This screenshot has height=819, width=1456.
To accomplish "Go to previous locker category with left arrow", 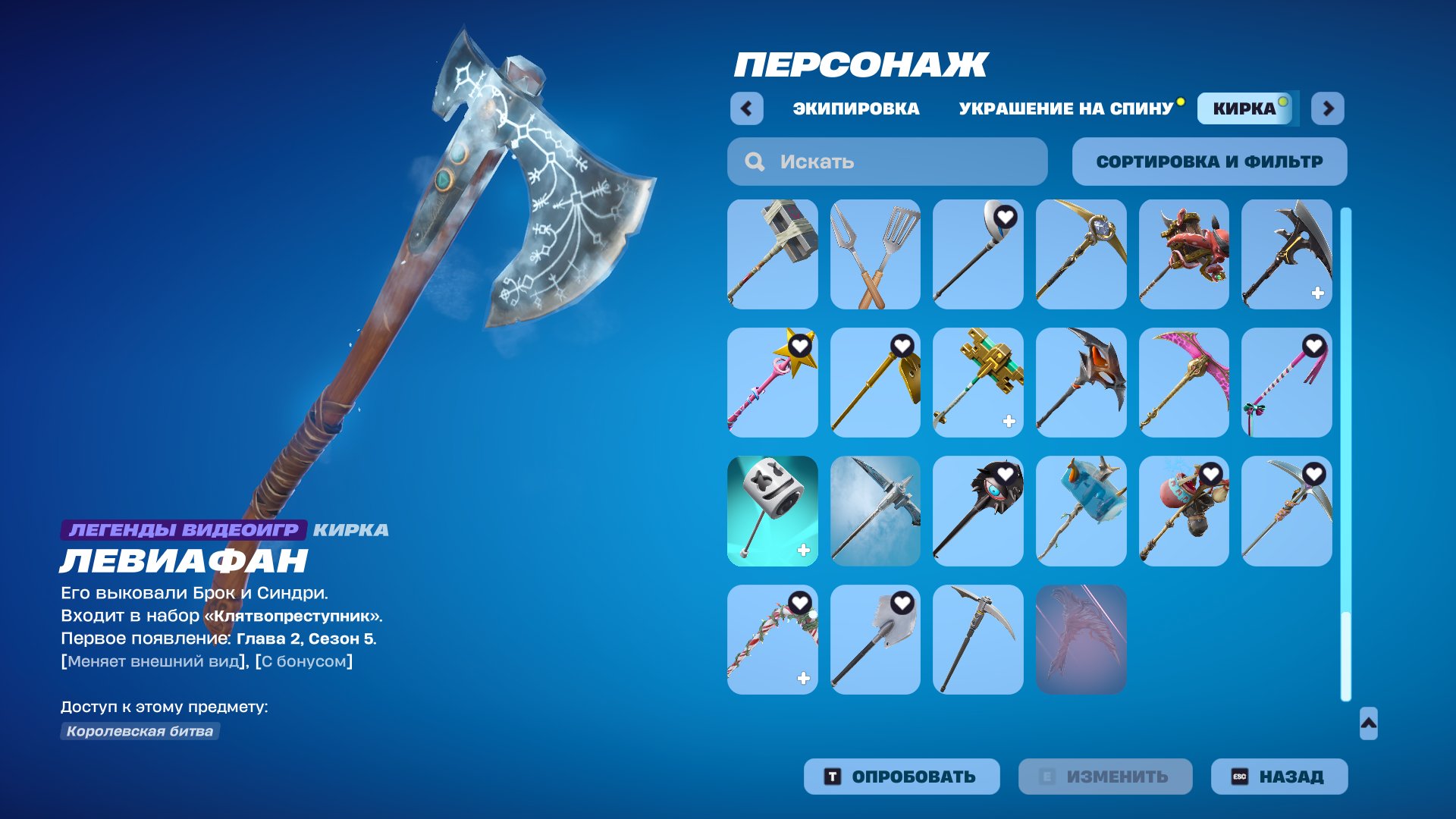I will coord(747,108).
